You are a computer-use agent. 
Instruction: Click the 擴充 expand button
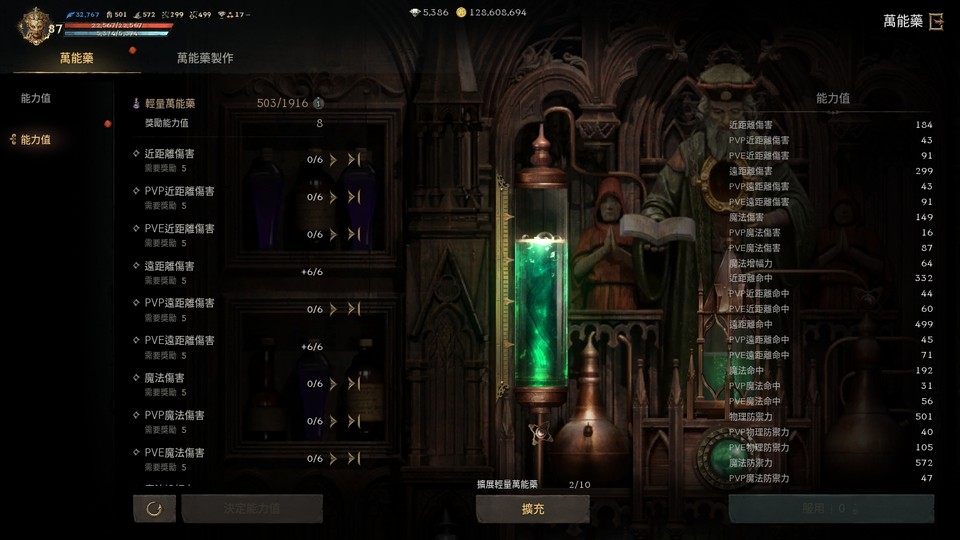(532, 509)
